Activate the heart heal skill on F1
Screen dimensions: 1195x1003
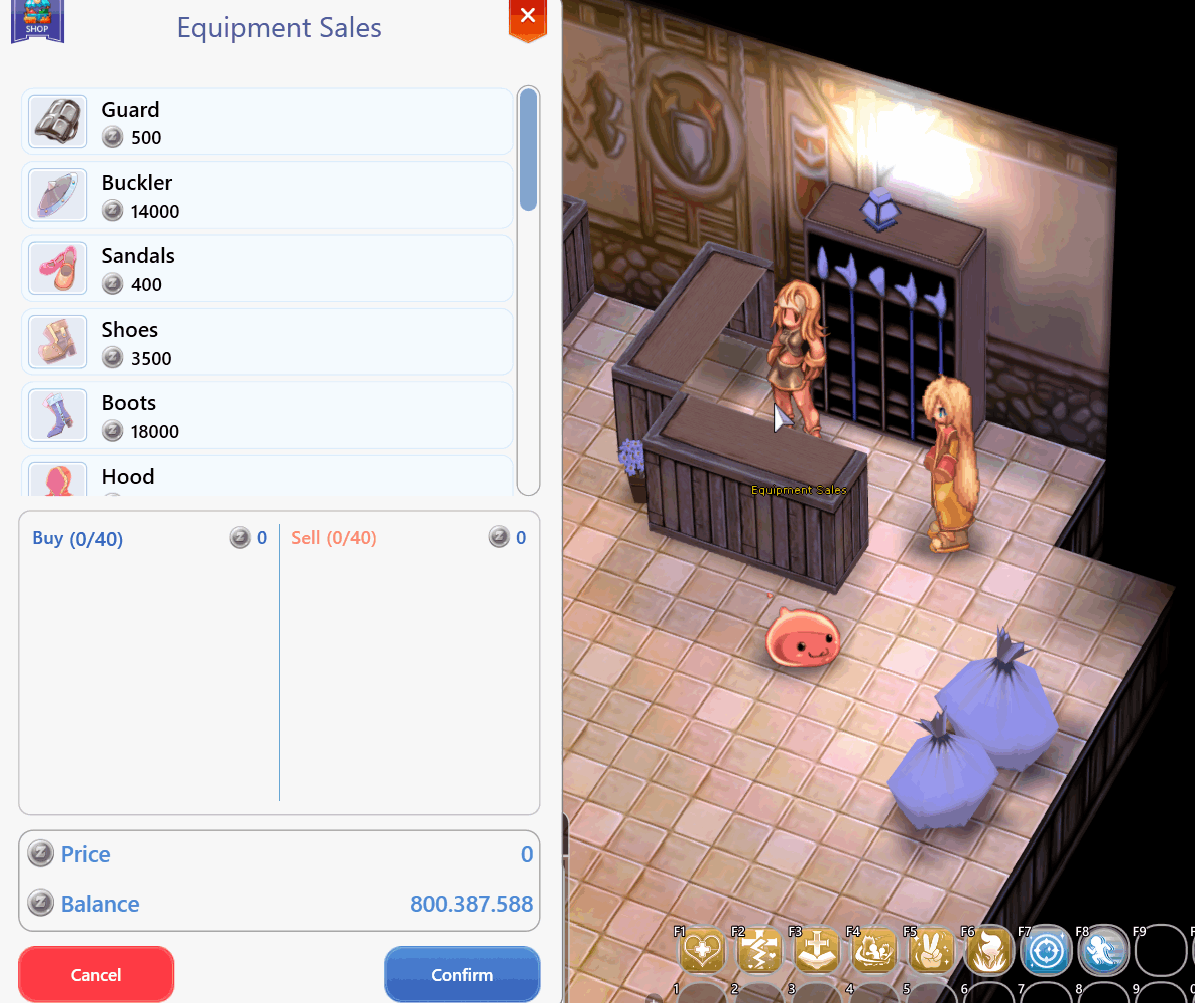(702, 950)
